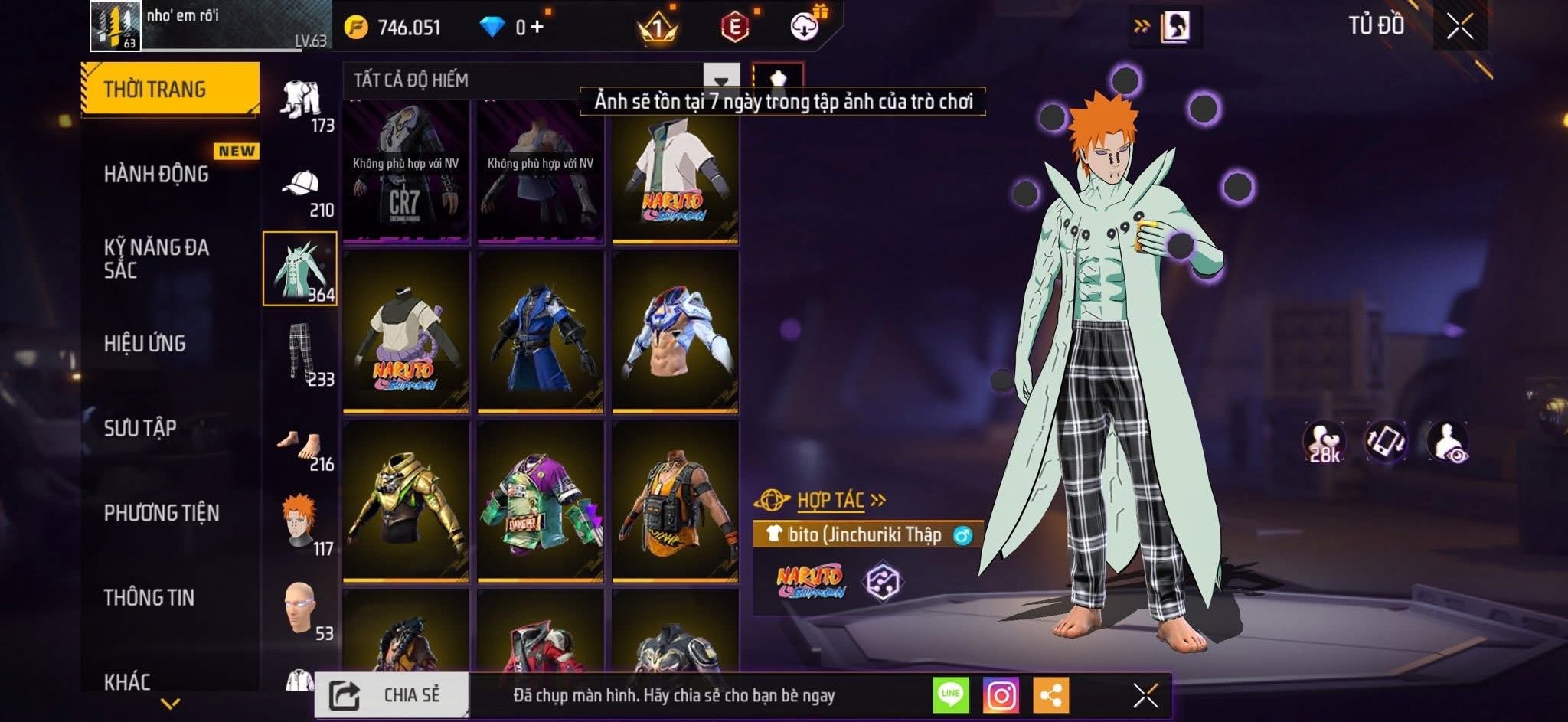Show the THÔNG TIN section
This screenshot has width=1568, height=722.
tap(149, 597)
